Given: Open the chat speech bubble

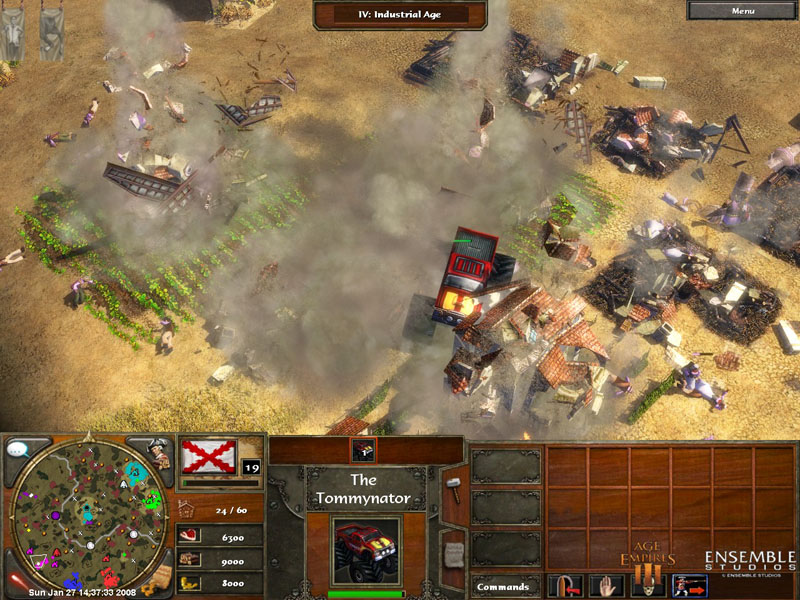Looking at the screenshot, I should 16,450.
